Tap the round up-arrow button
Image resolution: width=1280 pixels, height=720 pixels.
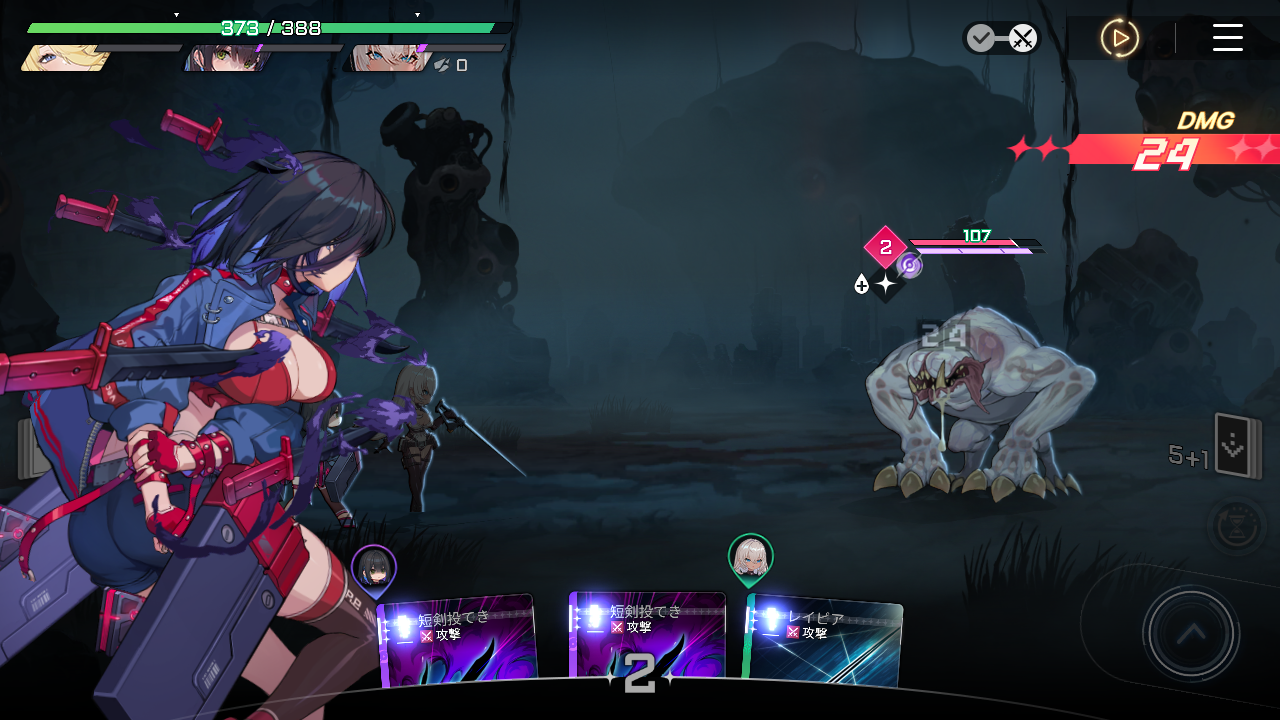(1192, 633)
